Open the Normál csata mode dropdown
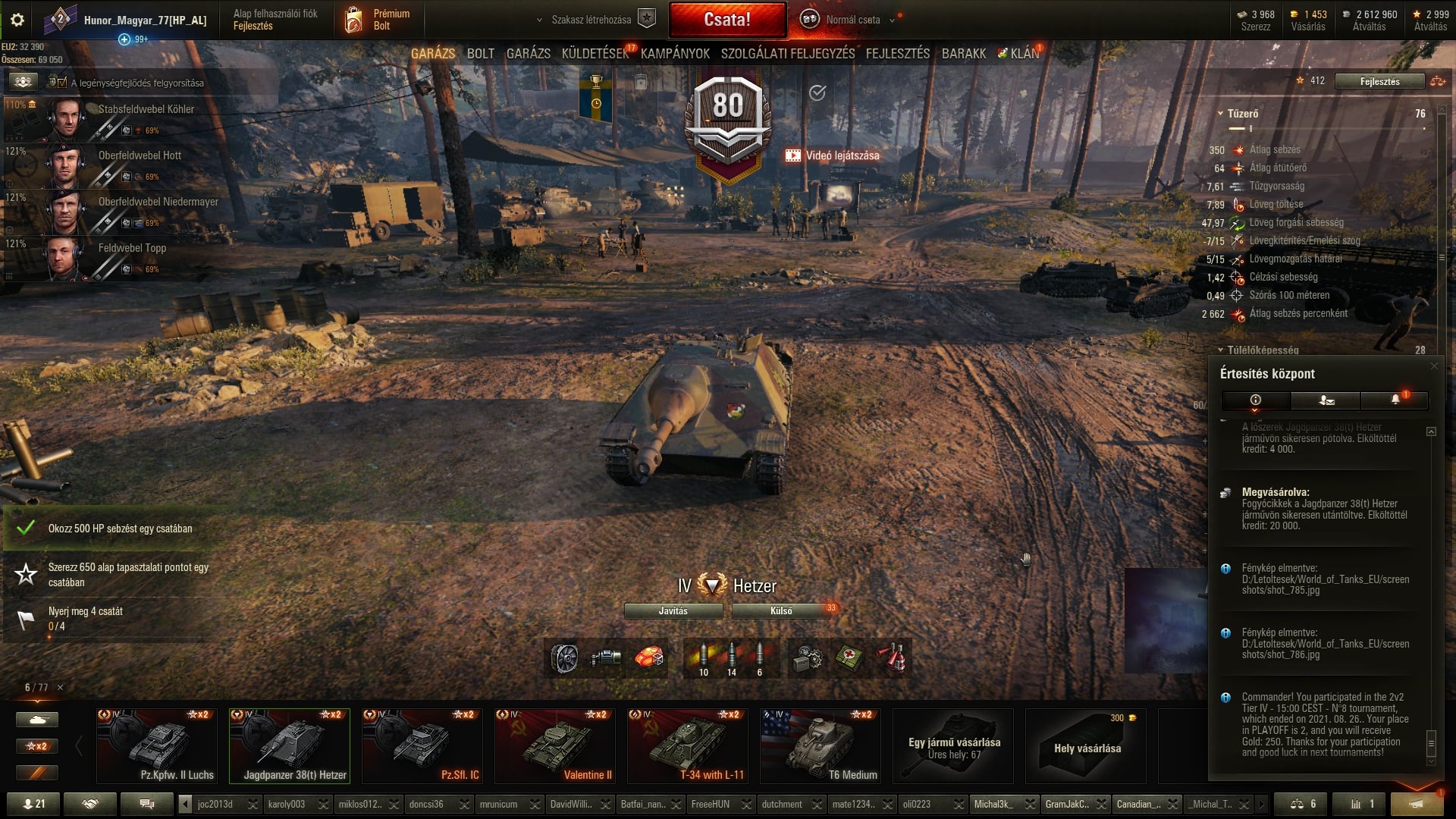1456x819 pixels. [853, 20]
